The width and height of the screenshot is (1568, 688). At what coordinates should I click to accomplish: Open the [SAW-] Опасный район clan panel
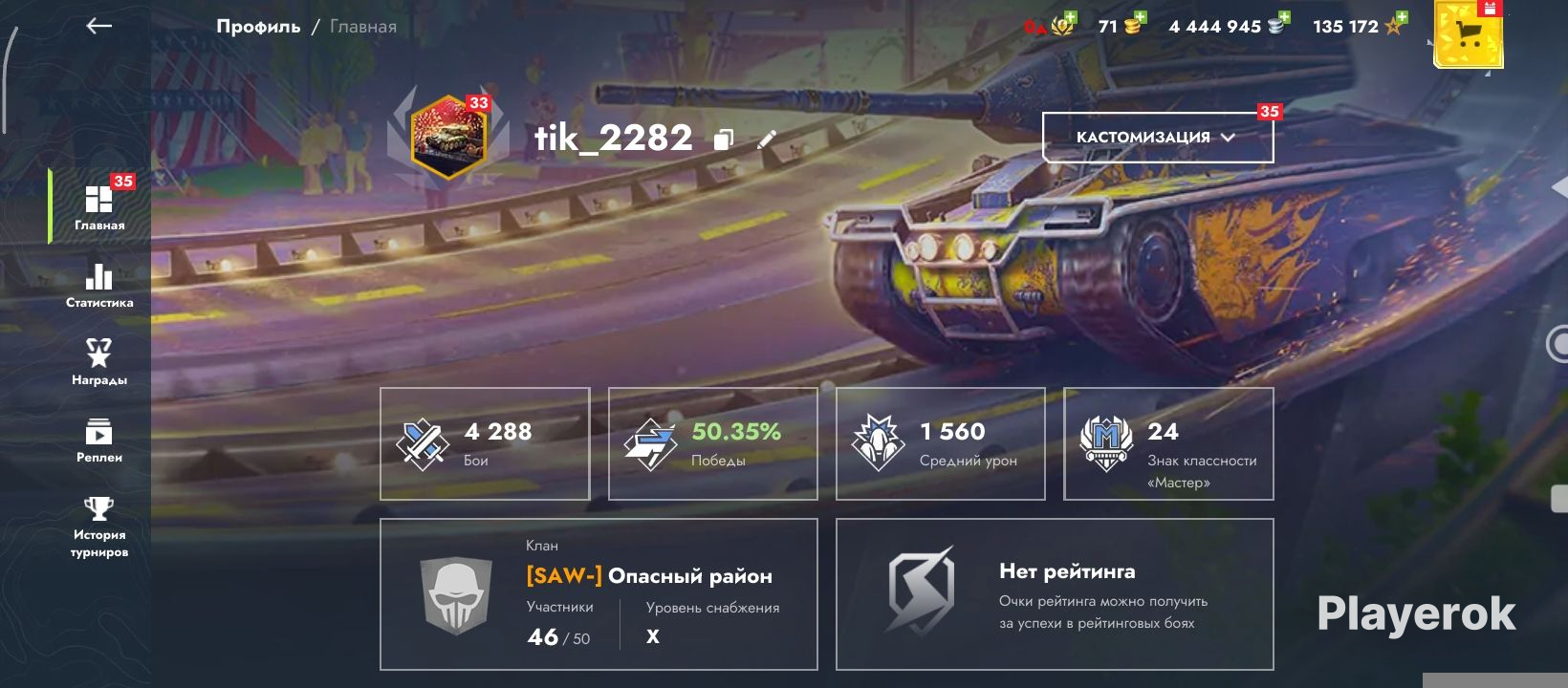pyautogui.click(x=599, y=594)
